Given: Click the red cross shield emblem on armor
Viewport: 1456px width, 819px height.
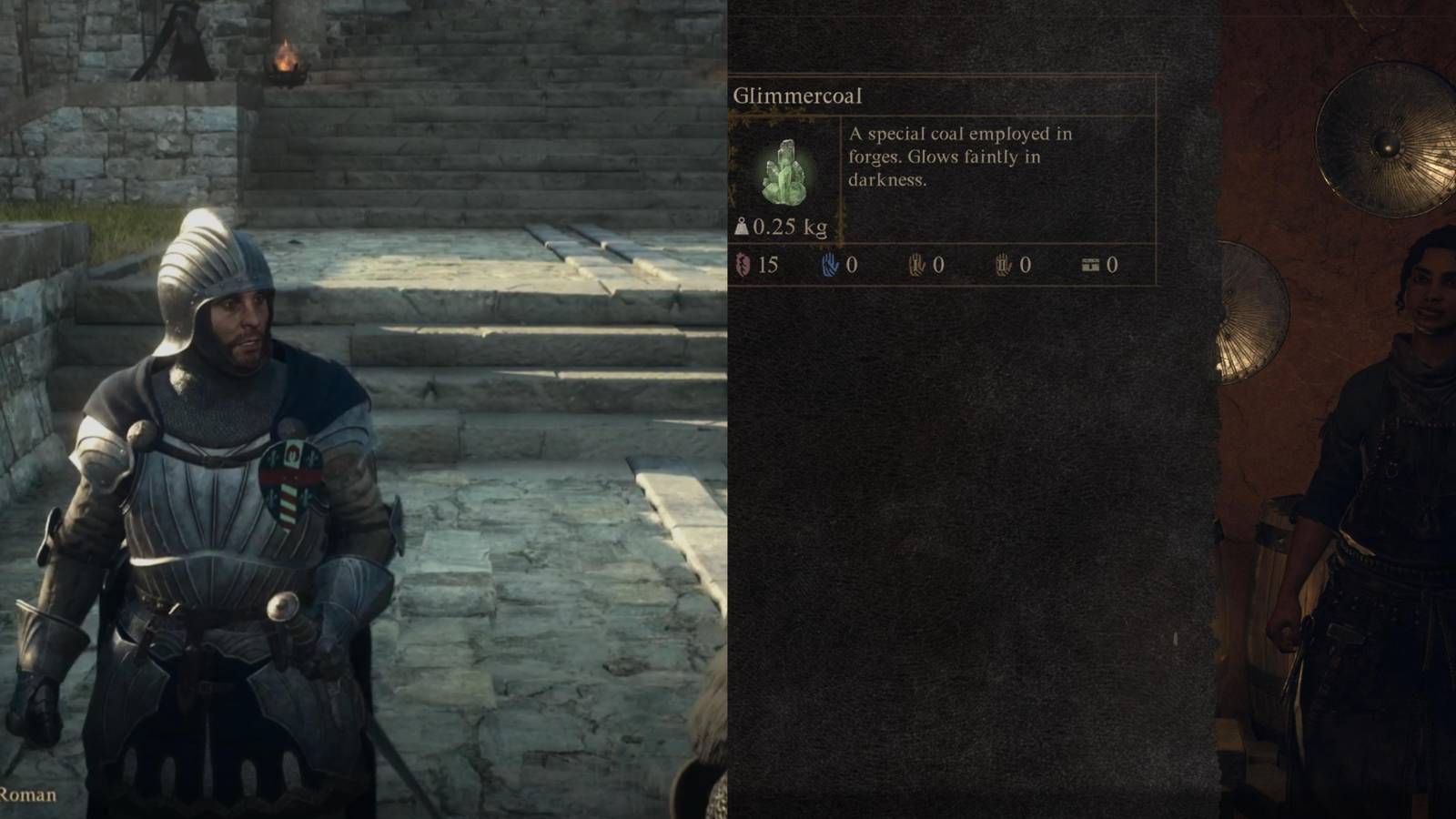Looking at the screenshot, I should (293, 480).
